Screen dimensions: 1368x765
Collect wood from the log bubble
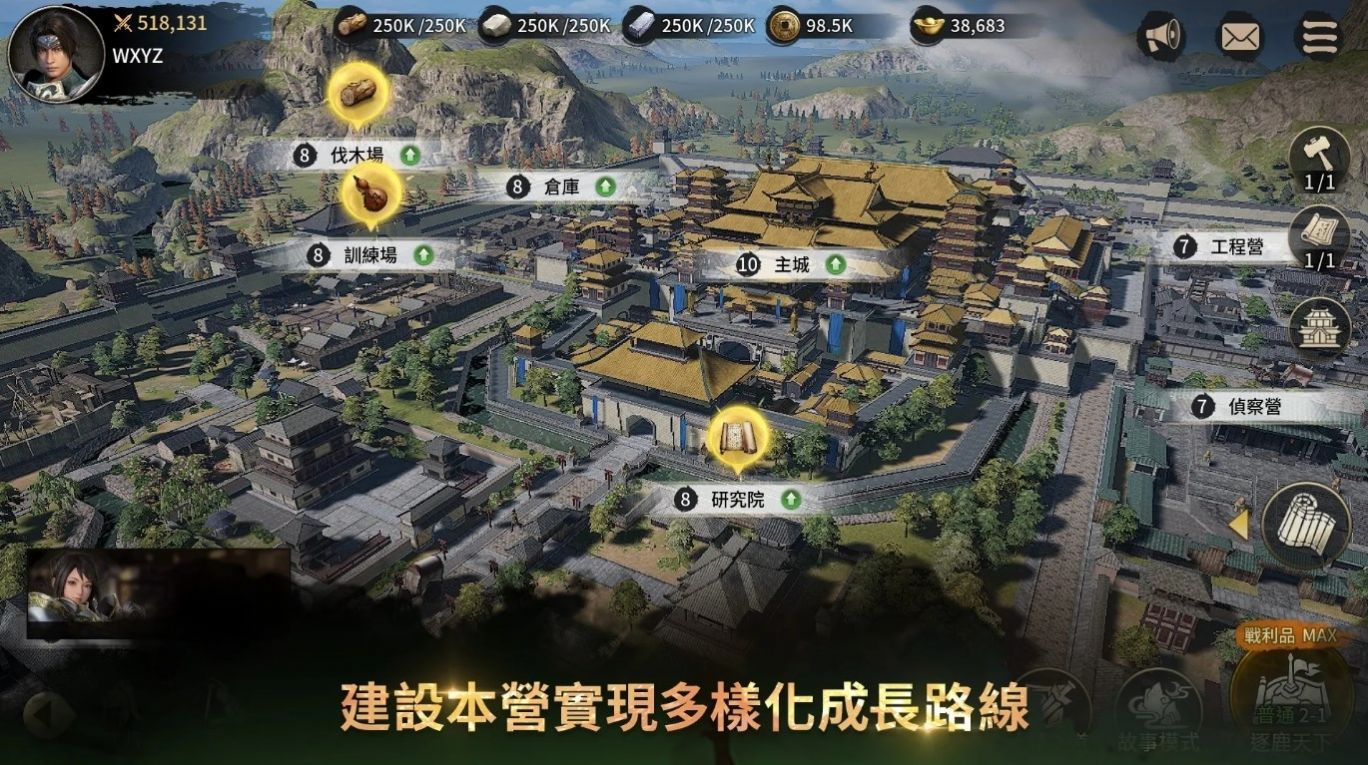(357, 91)
